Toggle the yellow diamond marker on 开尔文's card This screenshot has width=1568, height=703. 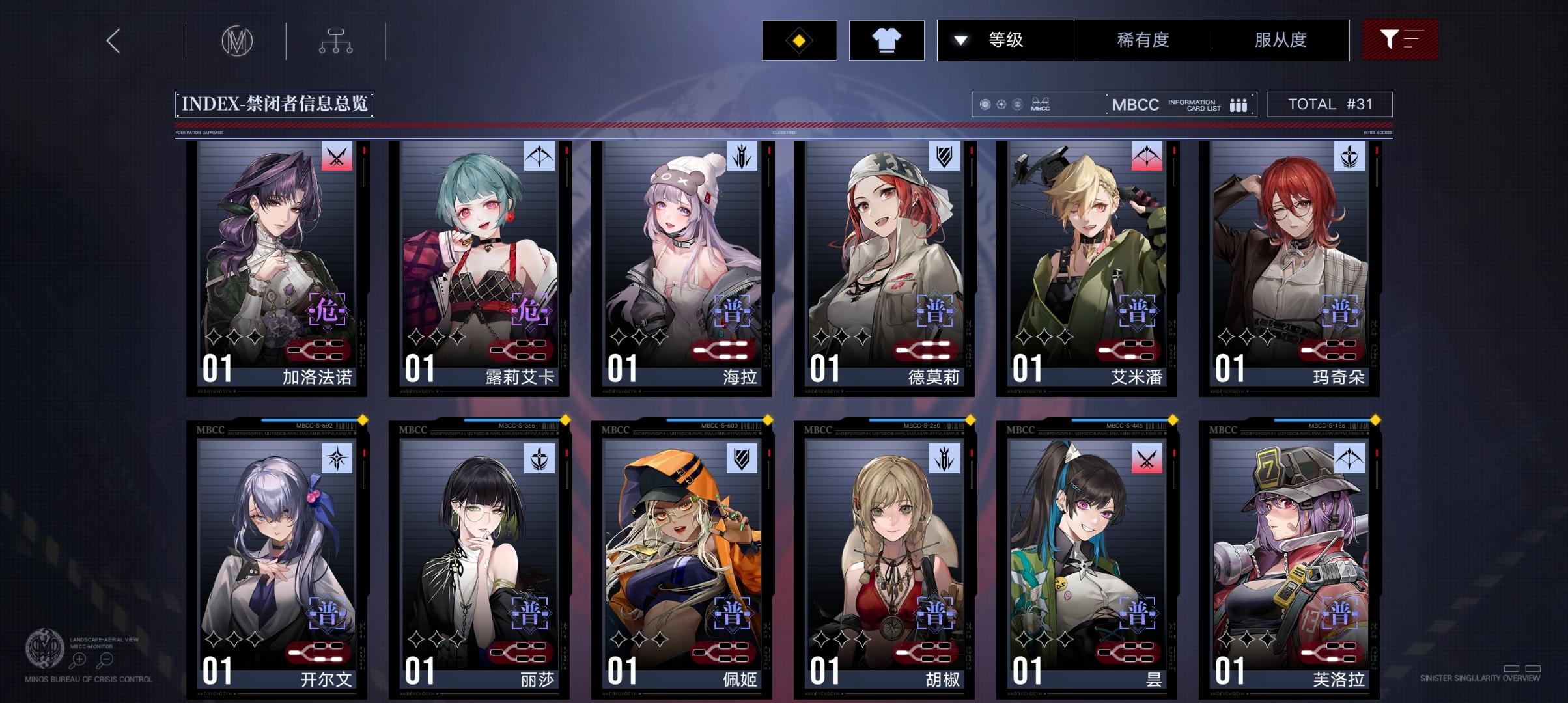pyautogui.click(x=362, y=421)
